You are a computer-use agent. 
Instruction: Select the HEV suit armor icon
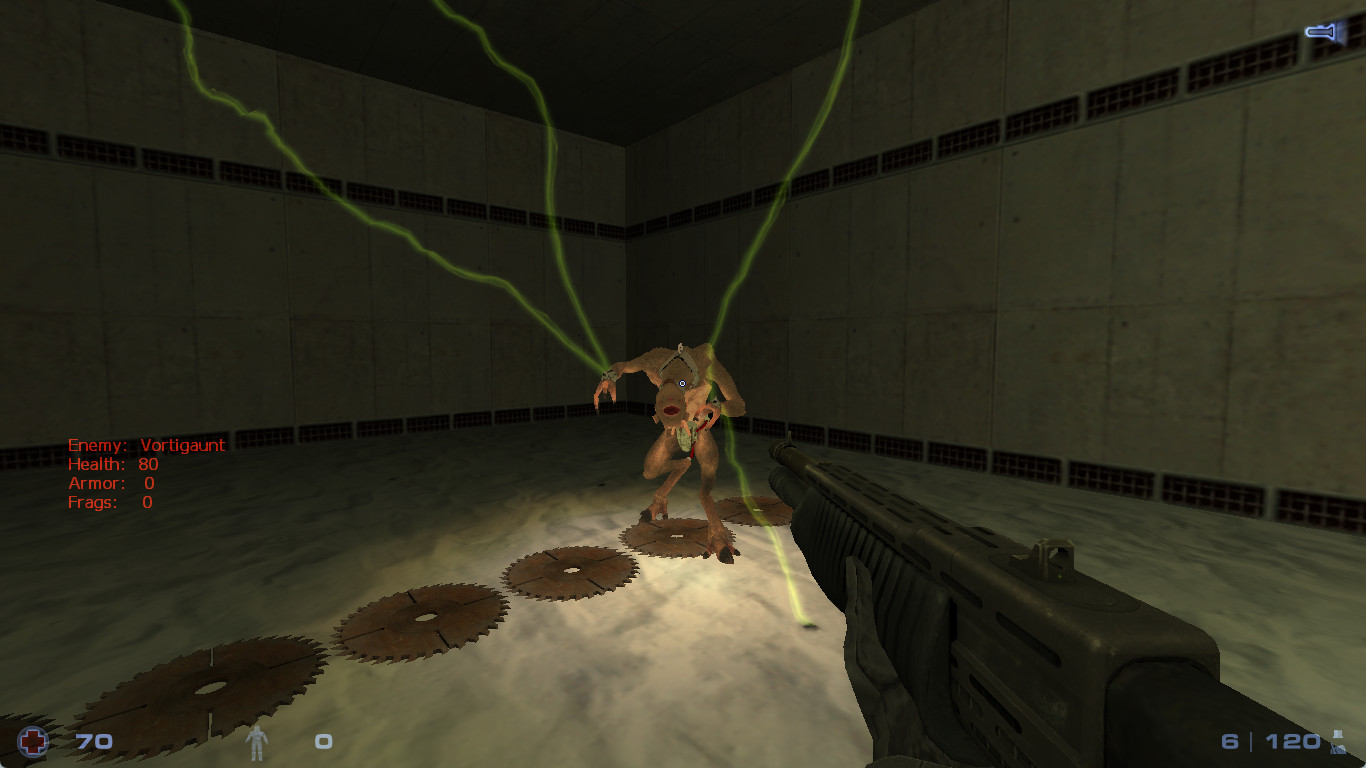258,742
